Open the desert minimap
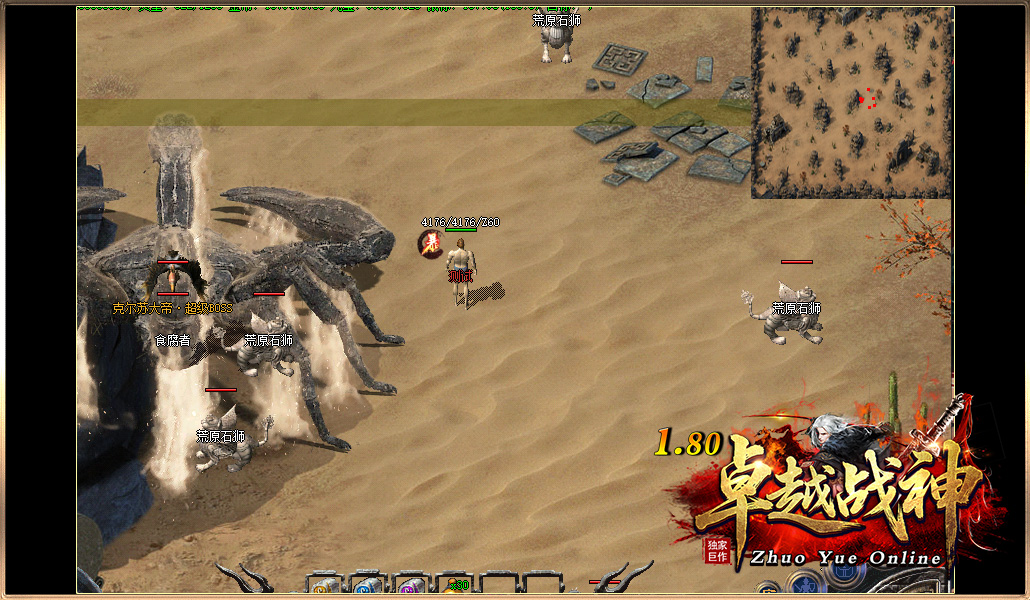Viewport: 1030px width, 600px height. click(851, 102)
